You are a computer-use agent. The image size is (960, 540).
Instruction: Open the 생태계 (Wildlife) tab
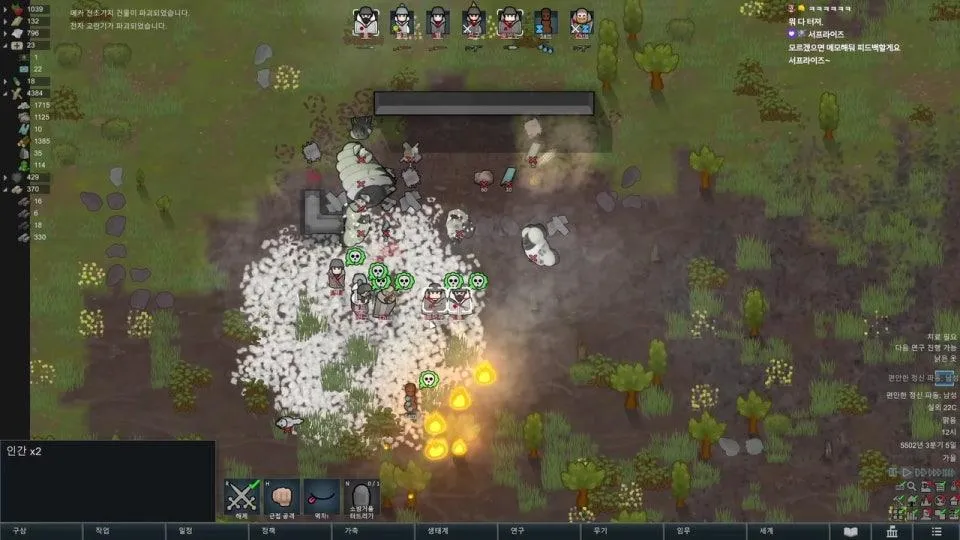click(437, 531)
